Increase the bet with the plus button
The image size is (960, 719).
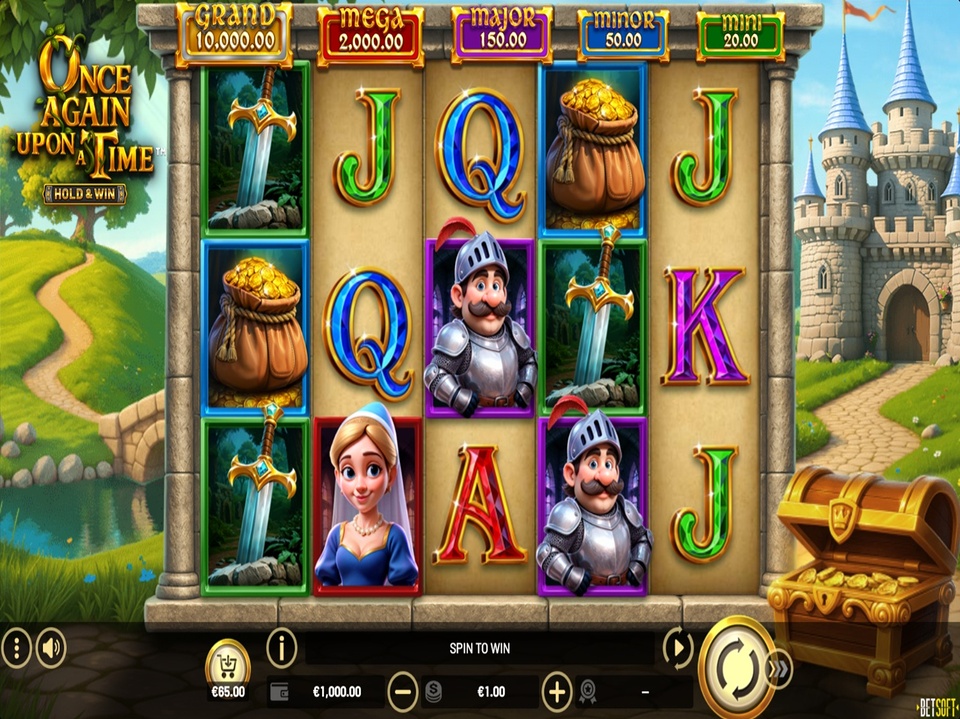coord(556,690)
